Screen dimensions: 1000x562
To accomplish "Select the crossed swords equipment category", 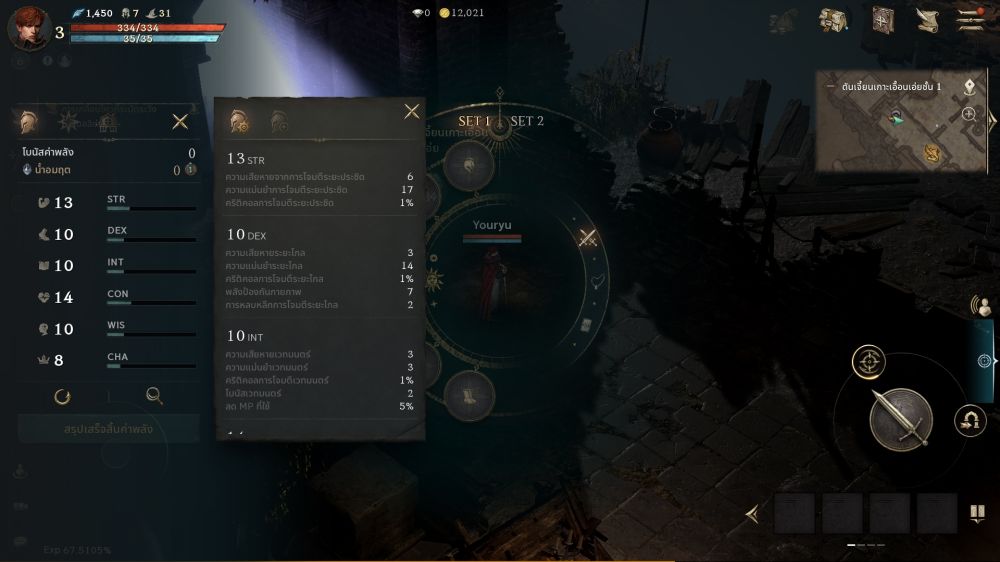I will [x=588, y=238].
